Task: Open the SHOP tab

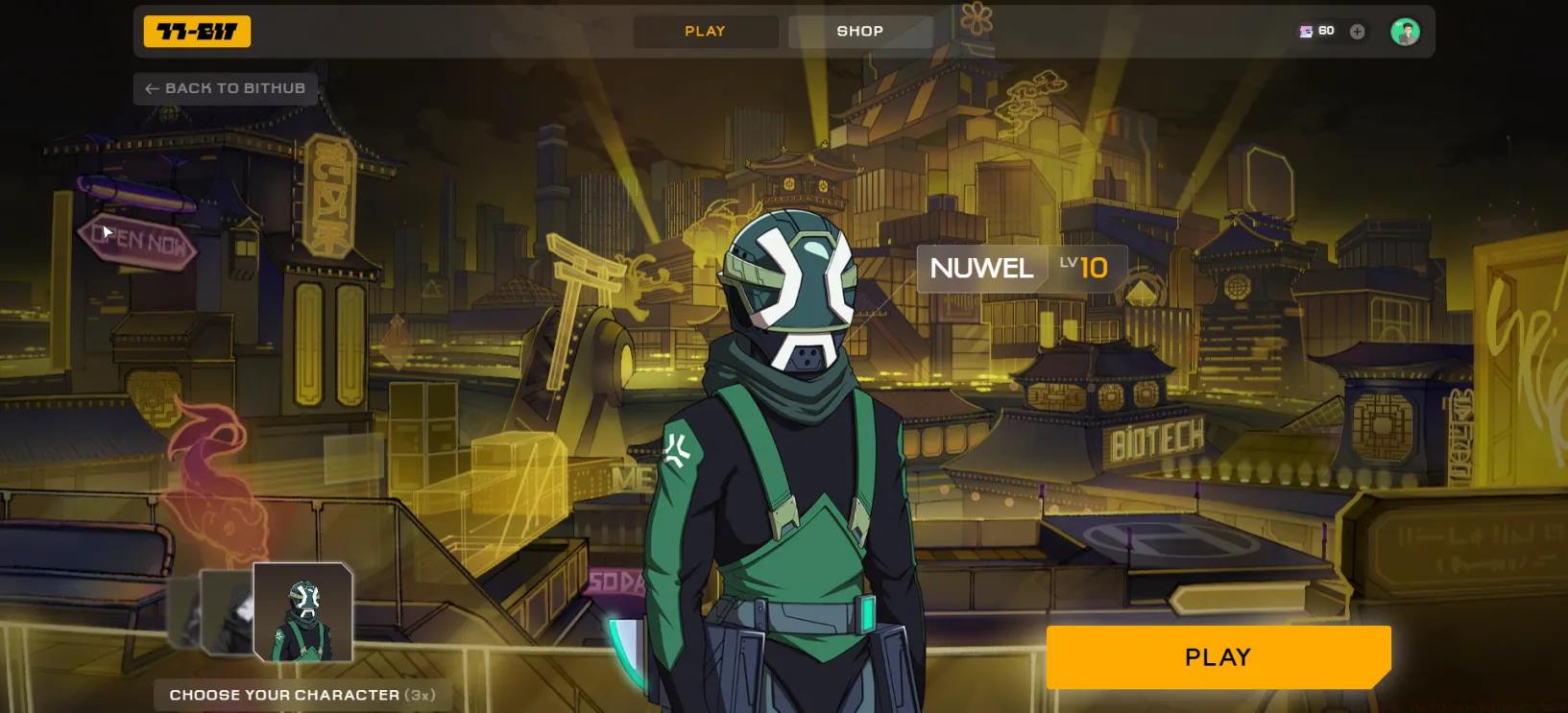Action: 859,32
